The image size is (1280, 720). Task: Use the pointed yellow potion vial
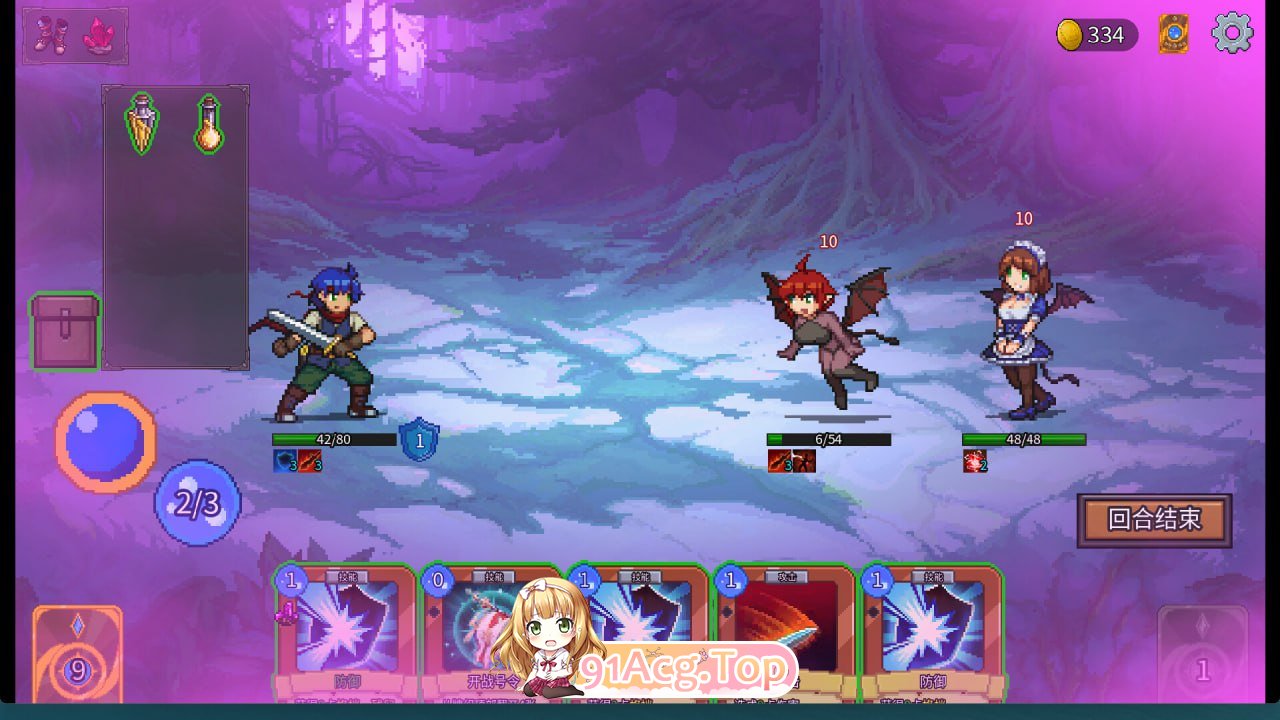tap(141, 125)
